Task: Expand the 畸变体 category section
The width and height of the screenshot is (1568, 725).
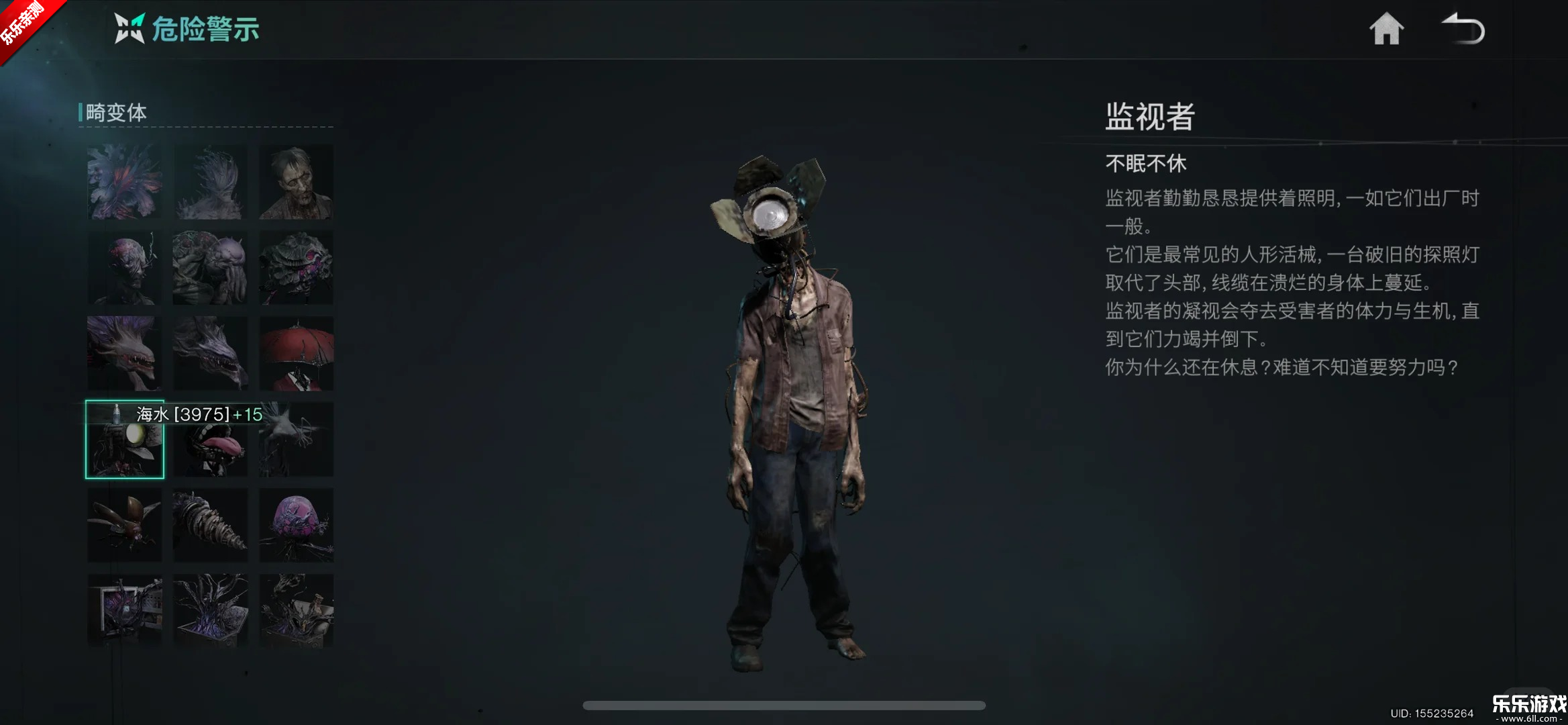Action: pyautogui.click(x=114, y=113)
